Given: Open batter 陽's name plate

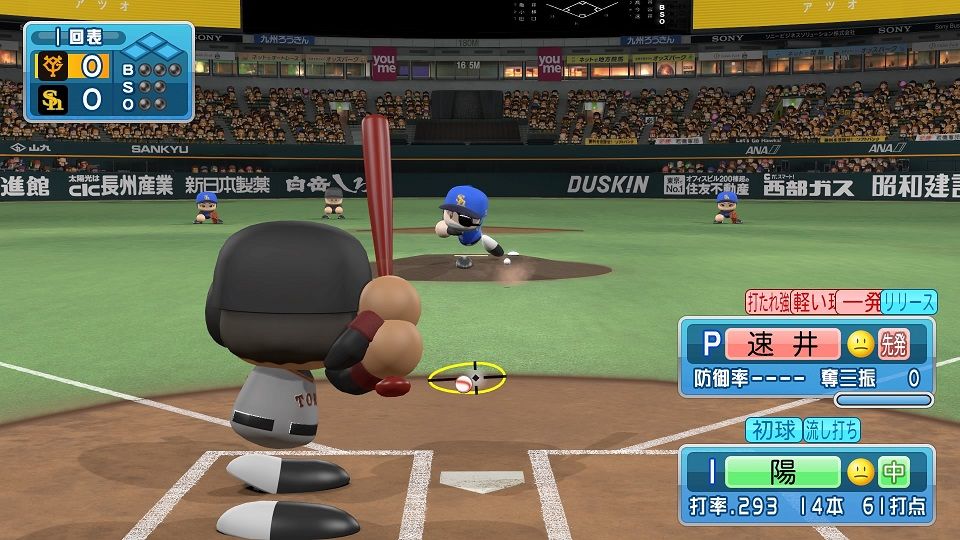Looking at the screenshot, I should 783,473.
